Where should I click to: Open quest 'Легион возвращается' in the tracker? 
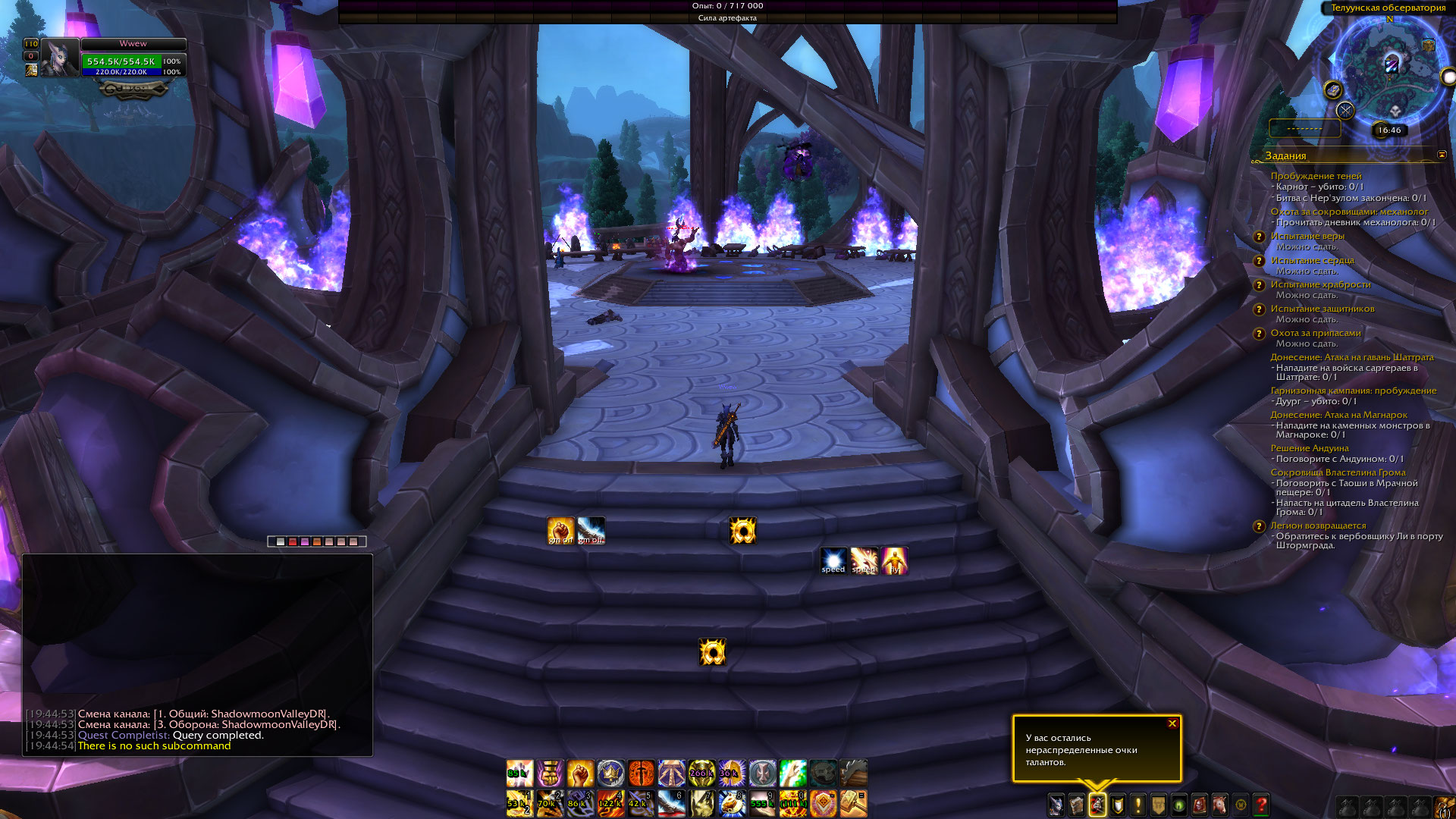pyautogui.click(x=1318, y=526)
